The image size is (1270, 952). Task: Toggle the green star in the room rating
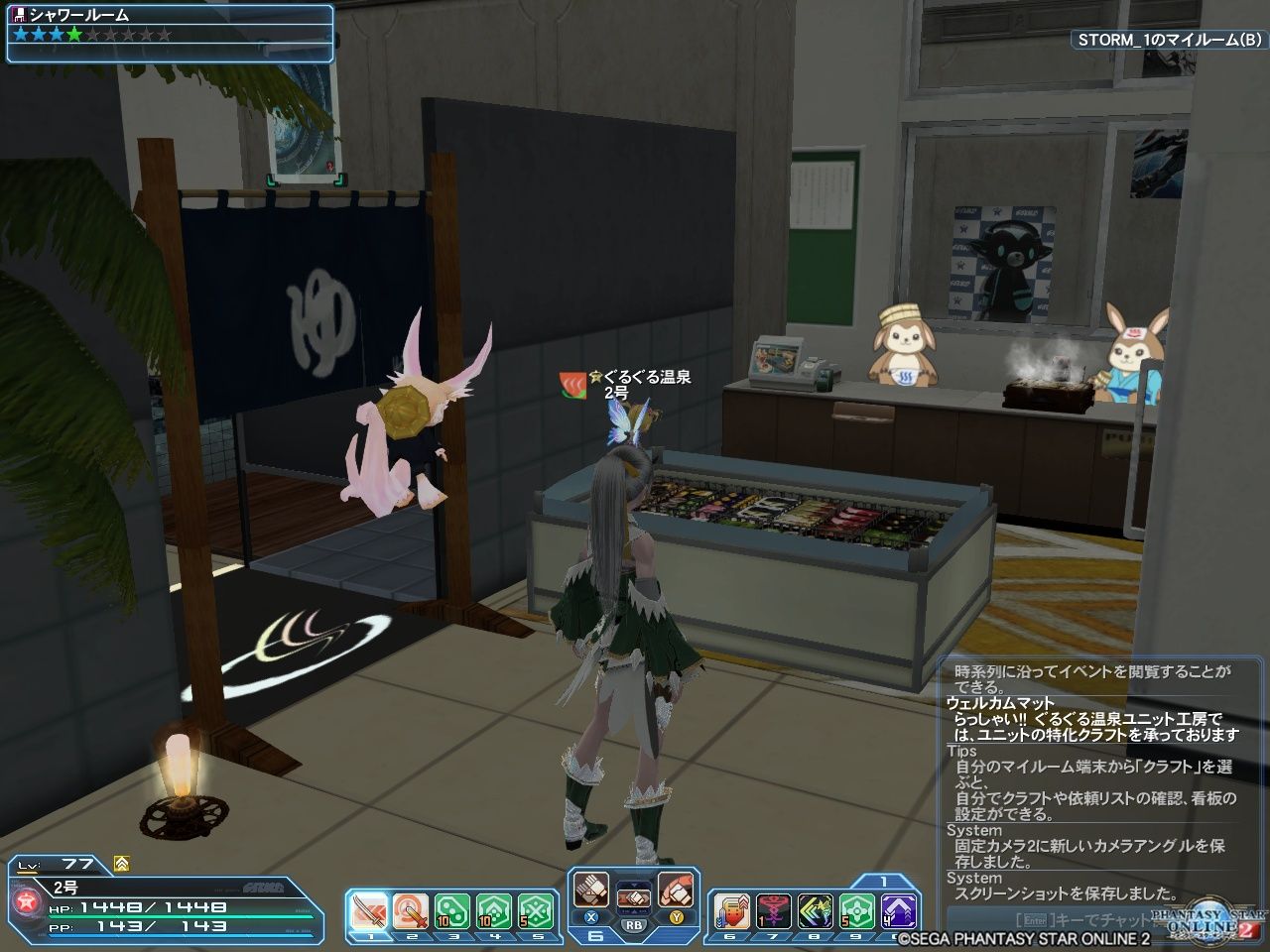tap(73, 35)
